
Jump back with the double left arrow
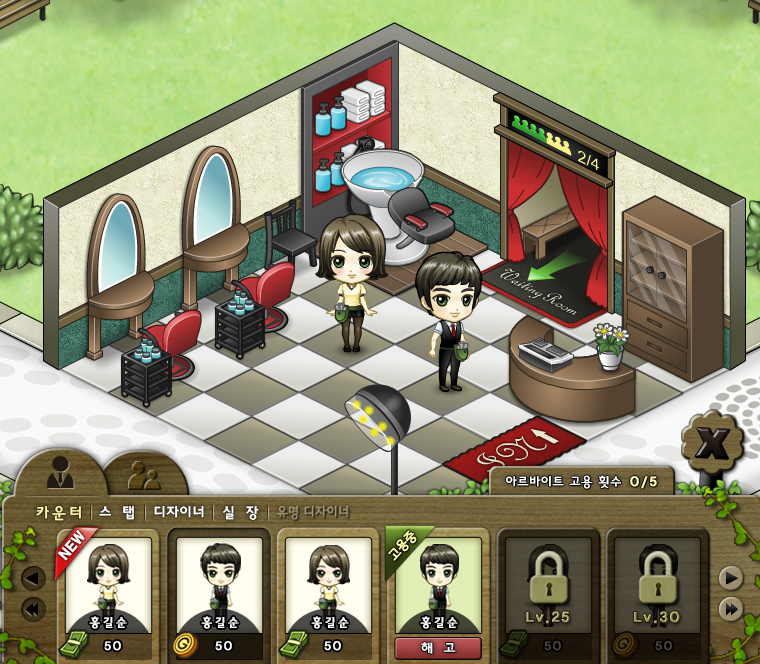(x=33, y=609)
